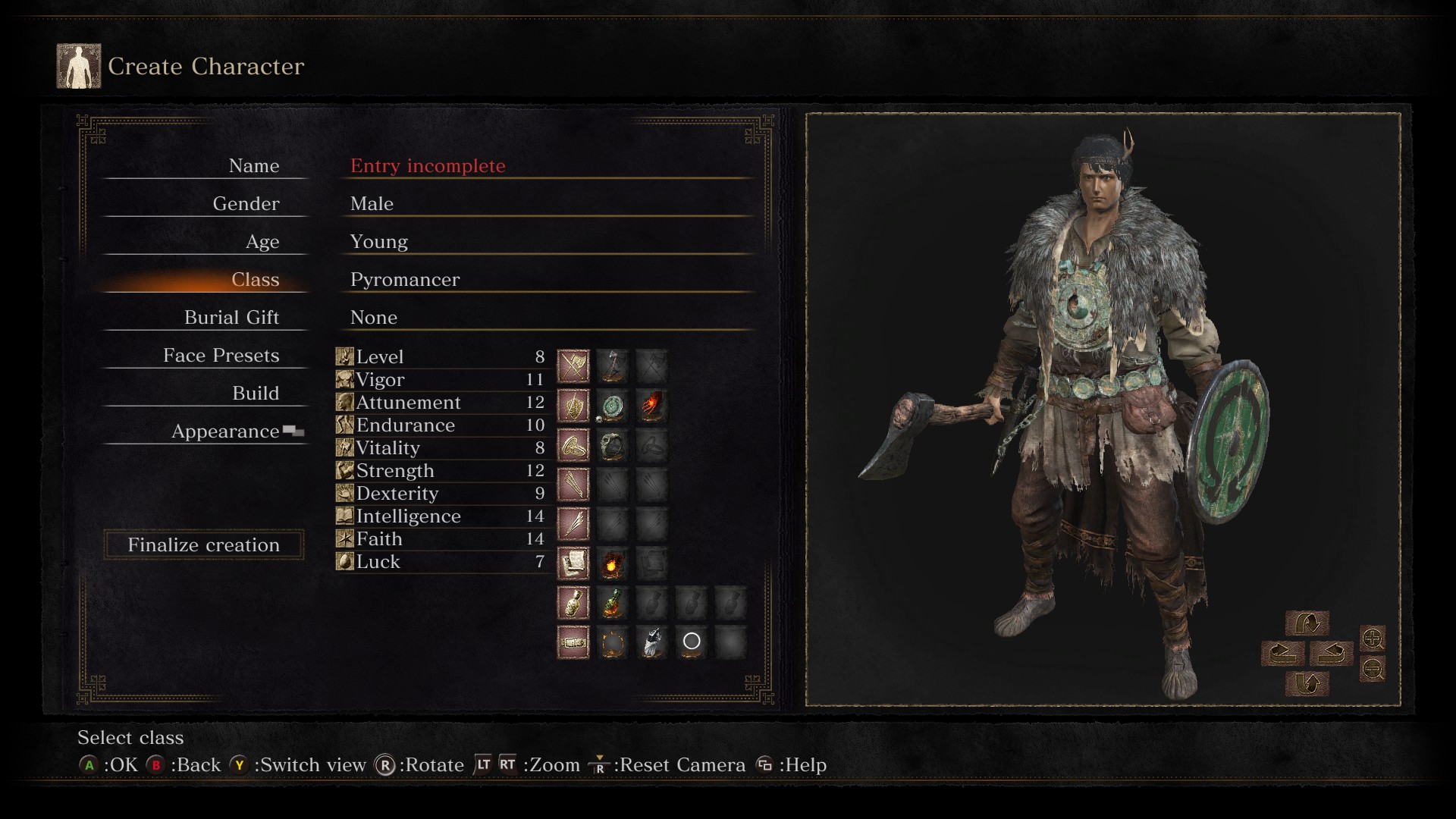This screenshot has height=819, width=1456.
Task: Open the Build option
Action: (256, 394)
